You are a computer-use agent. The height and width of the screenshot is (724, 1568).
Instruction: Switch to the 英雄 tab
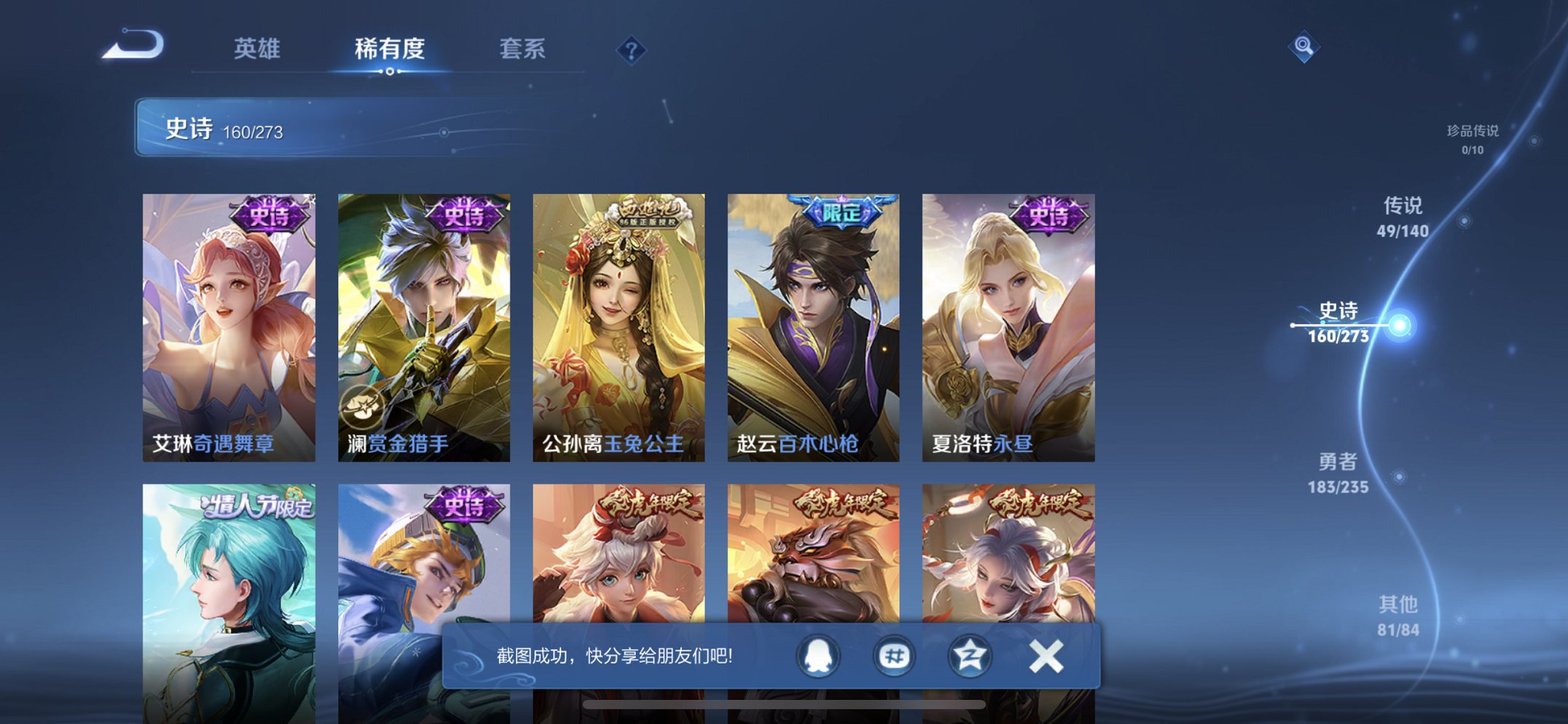coord(259,50)
